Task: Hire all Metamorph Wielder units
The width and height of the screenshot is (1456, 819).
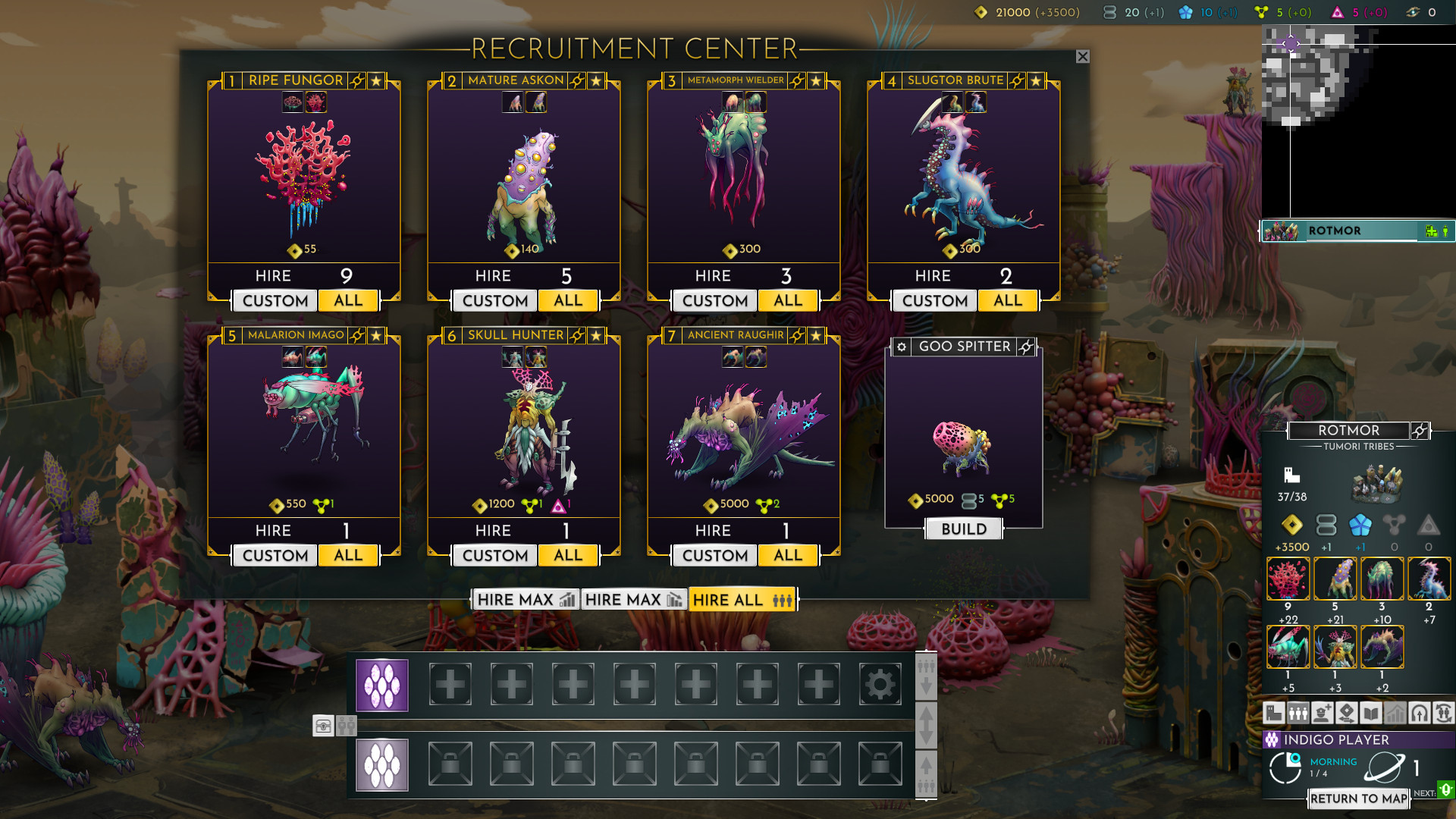Action: (x=788, y=300)
